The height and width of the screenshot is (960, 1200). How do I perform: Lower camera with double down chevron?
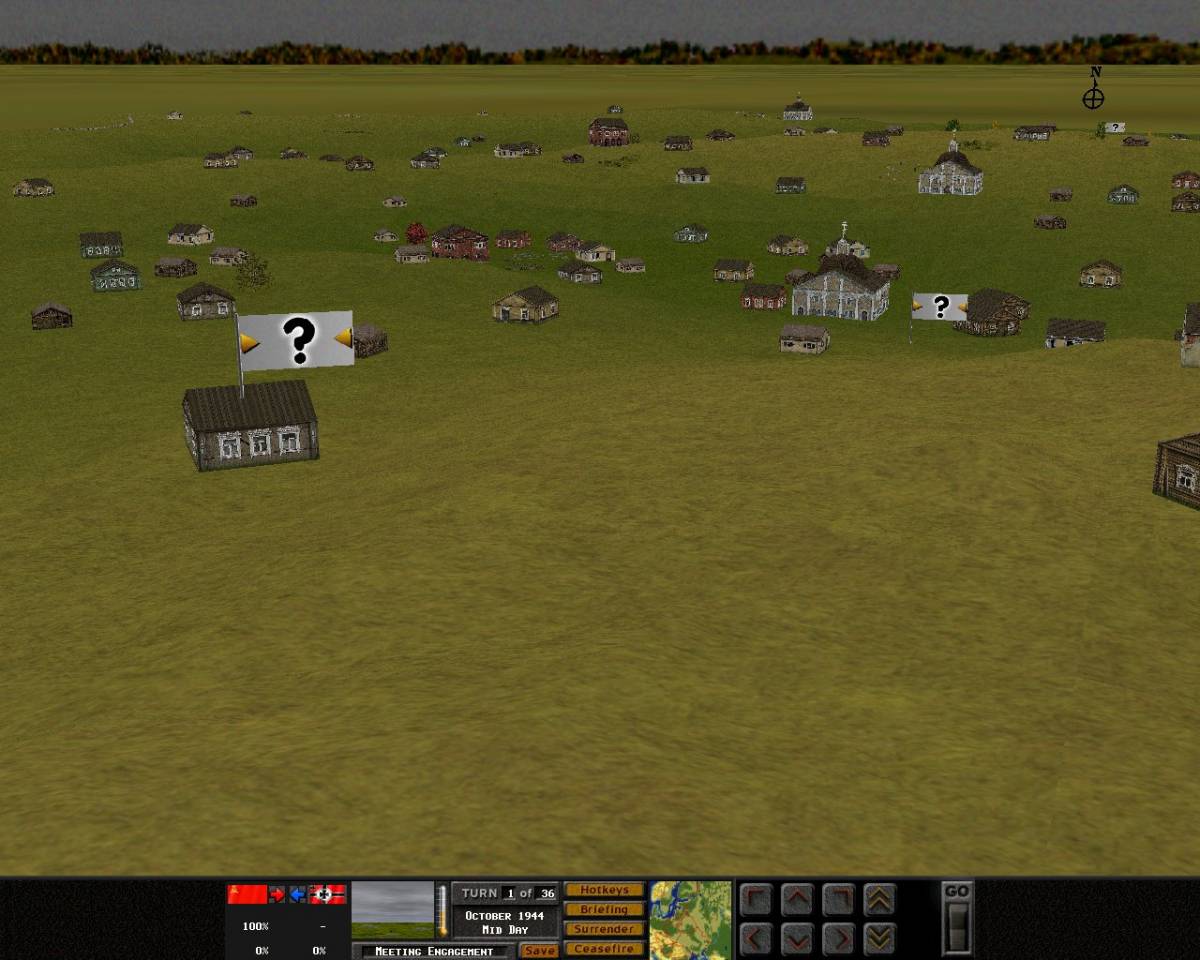[x=879, y=939]
